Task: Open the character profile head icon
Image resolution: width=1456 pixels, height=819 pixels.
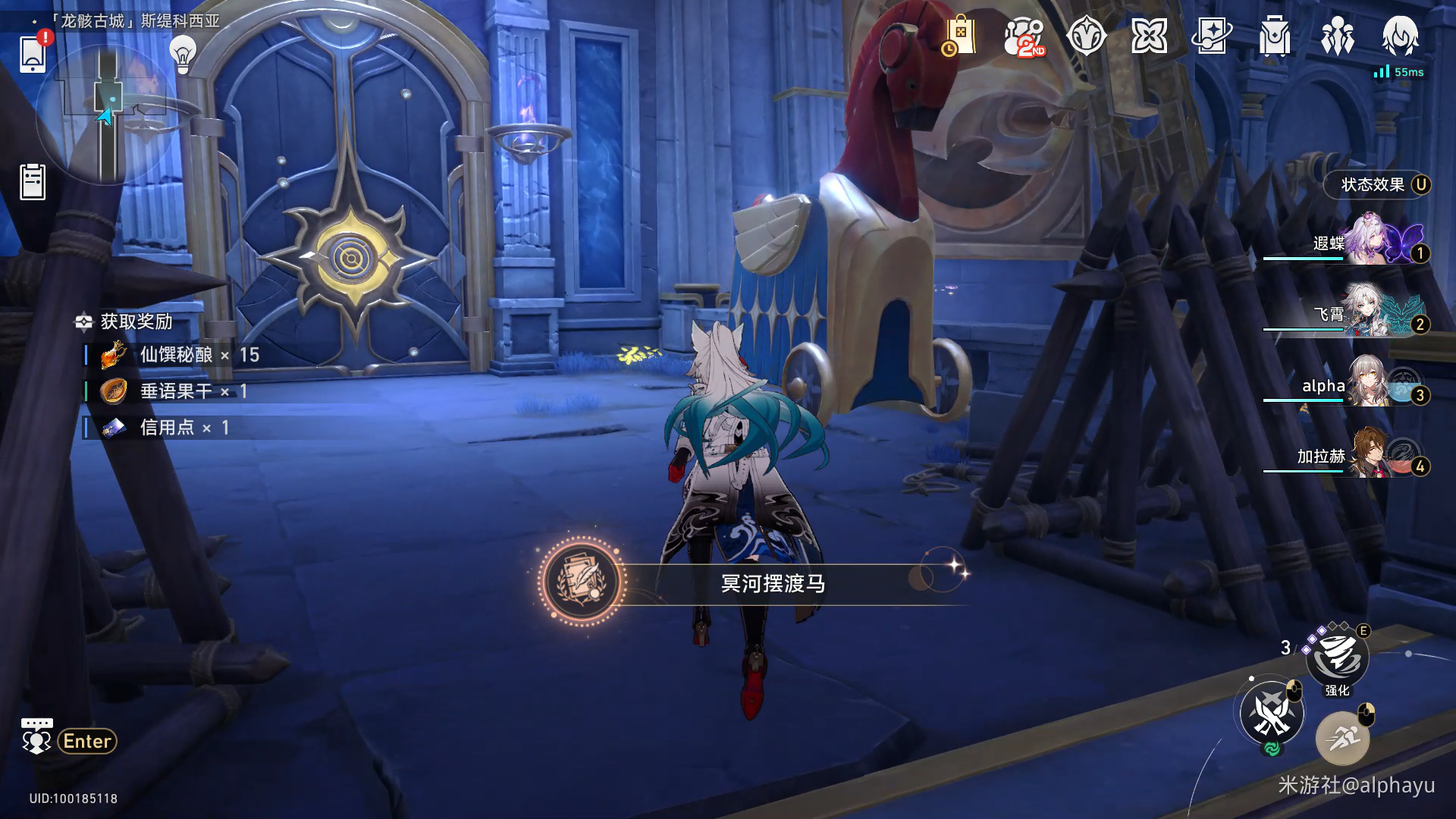Action: coord(1400,36)
